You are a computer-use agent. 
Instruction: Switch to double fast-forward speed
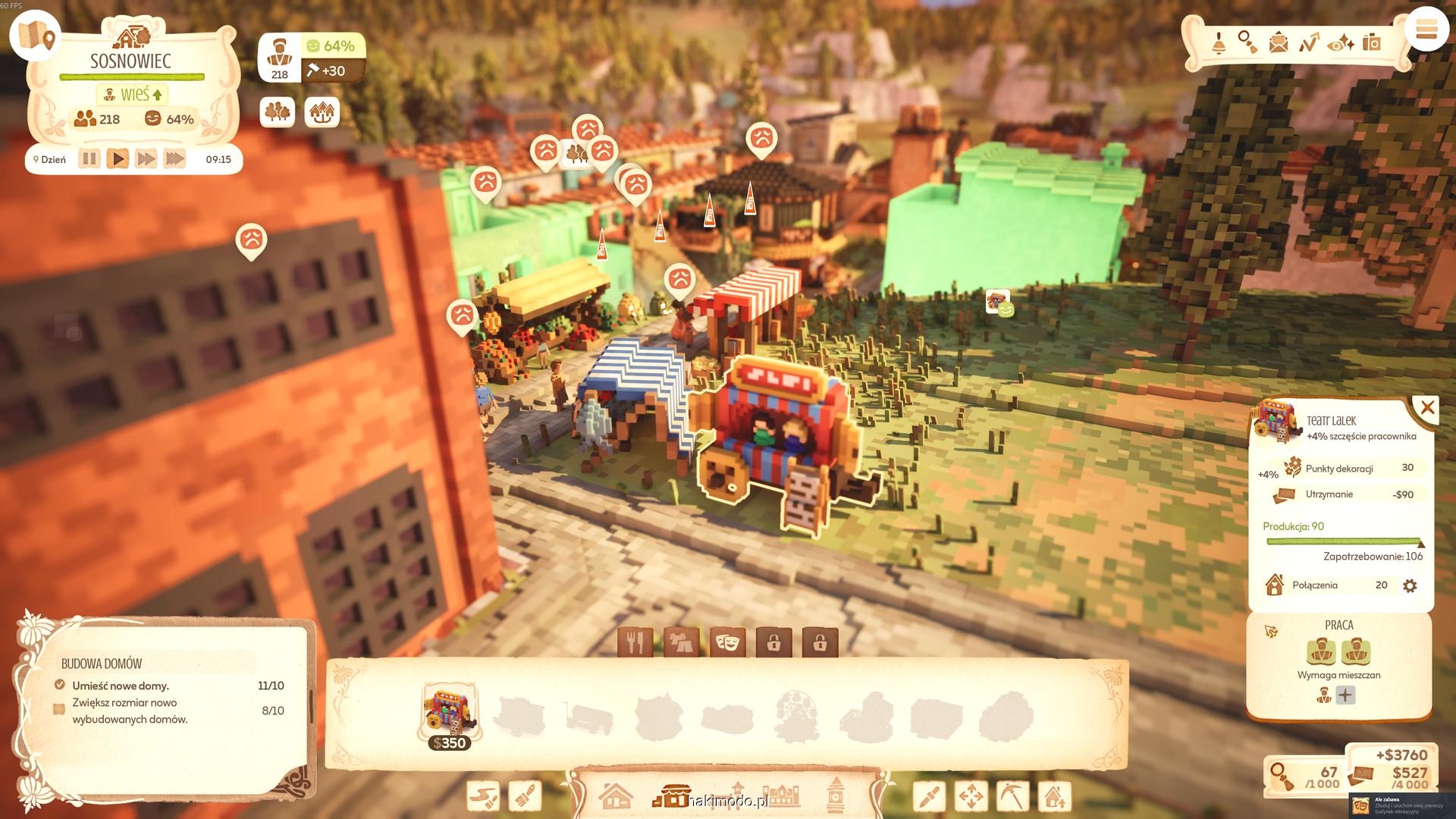(x=146, y=159)
